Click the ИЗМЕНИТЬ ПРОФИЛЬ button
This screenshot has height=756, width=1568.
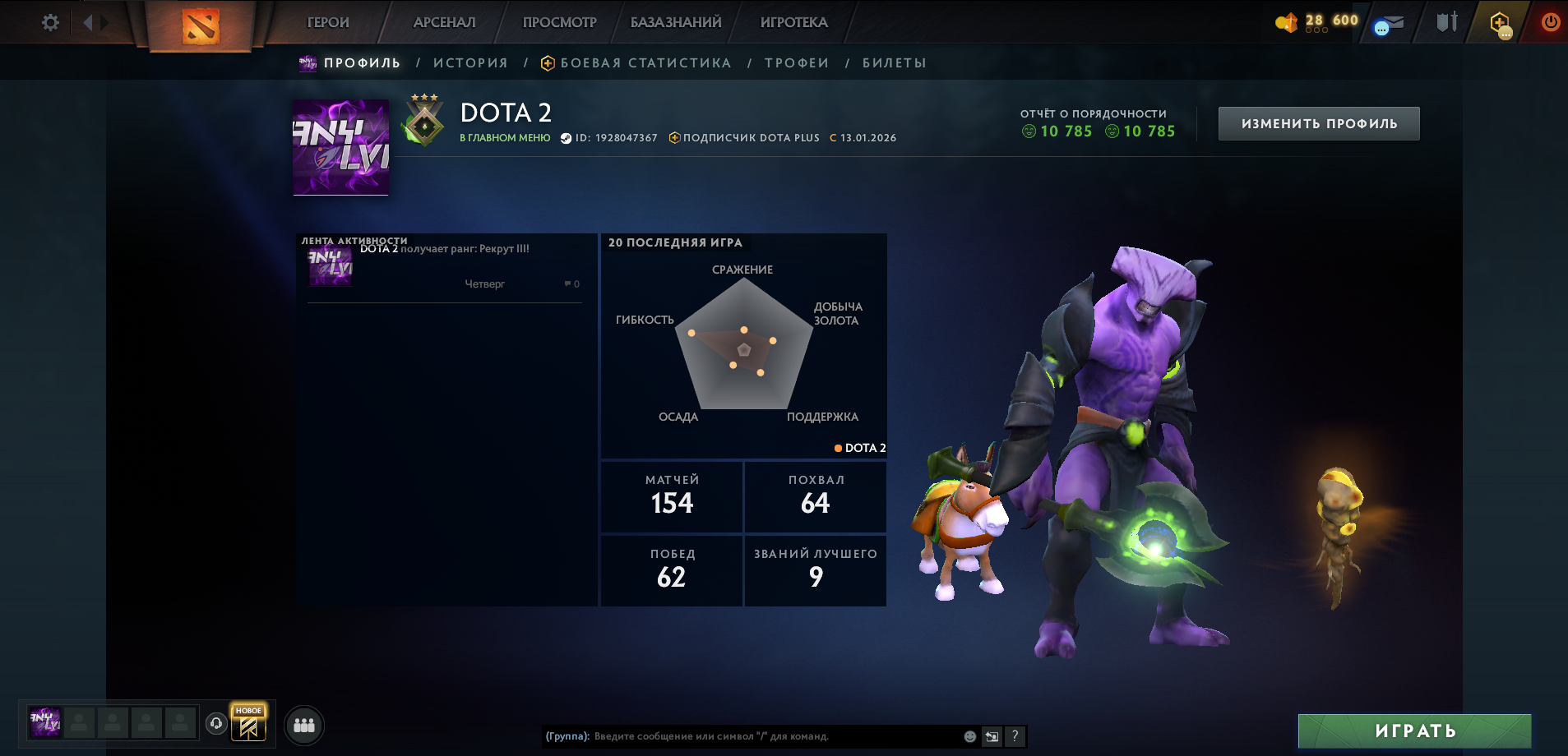coord(1317,122)
